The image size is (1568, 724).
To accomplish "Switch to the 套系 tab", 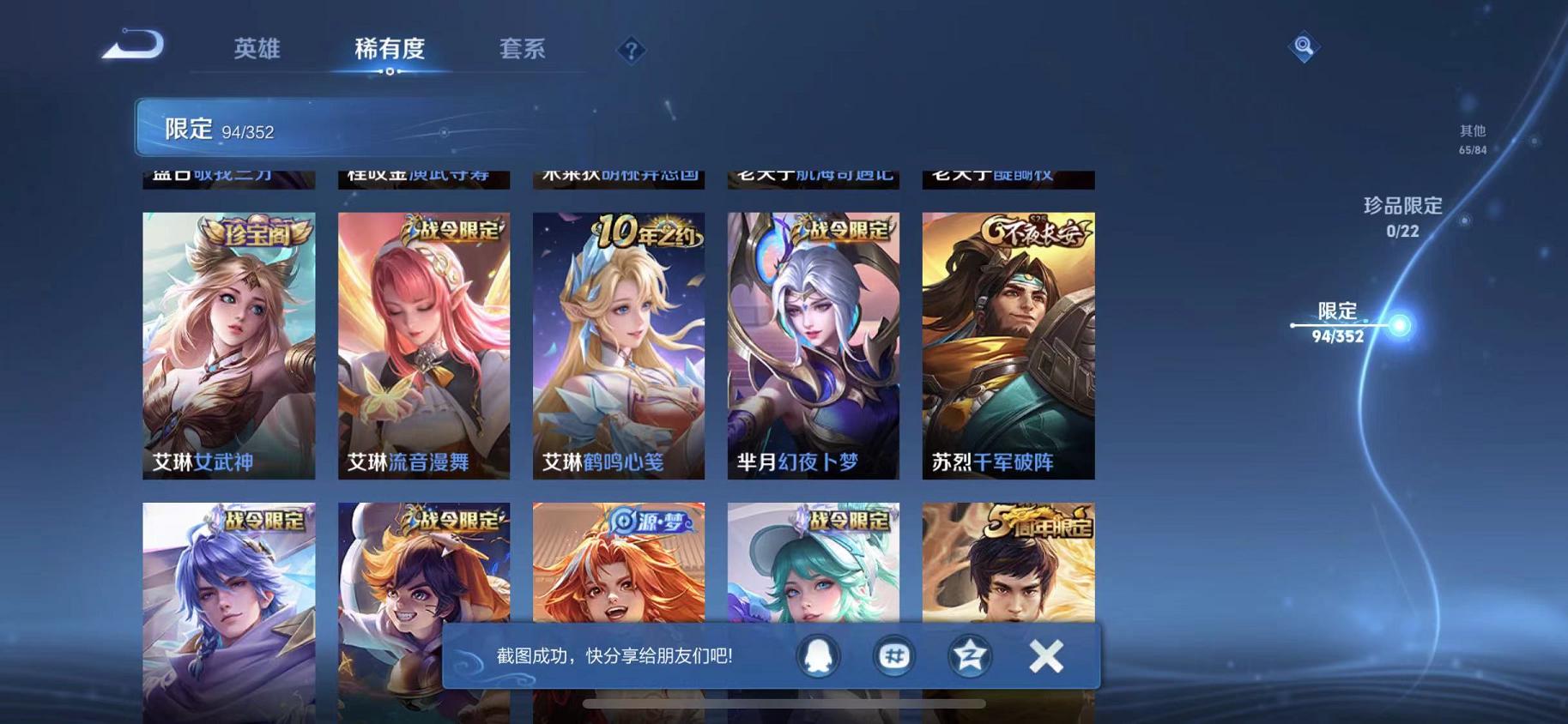I will tap(522, 49).
